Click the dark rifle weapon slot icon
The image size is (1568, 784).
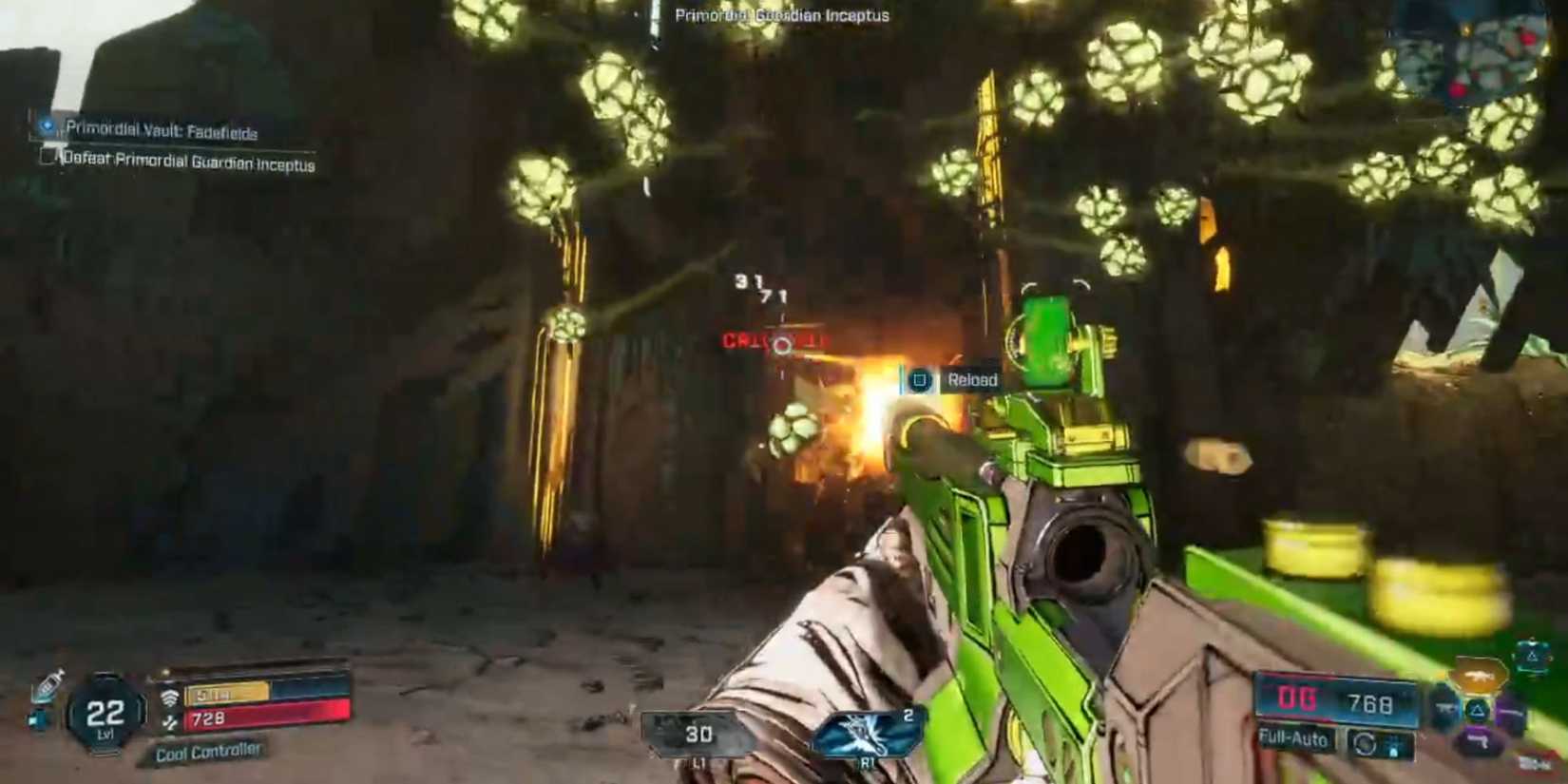pyautogui.click(x=1444, y=707)
